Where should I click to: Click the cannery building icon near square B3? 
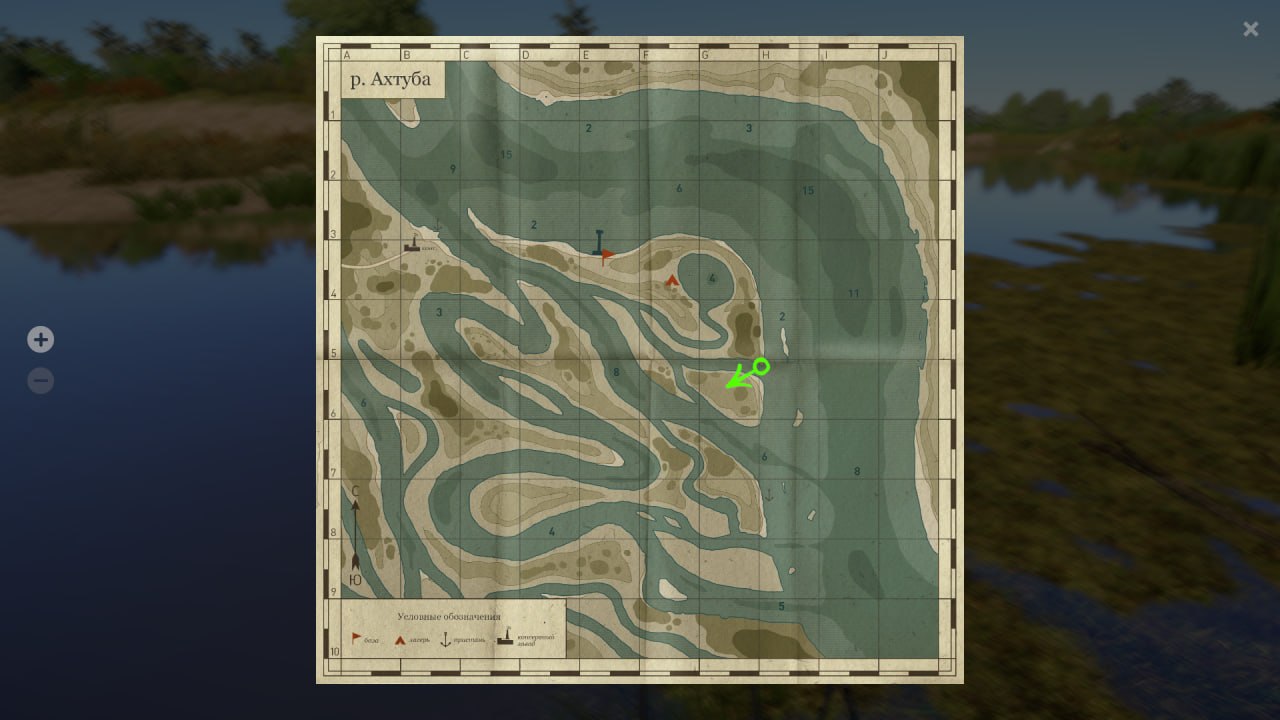(413, 243)
